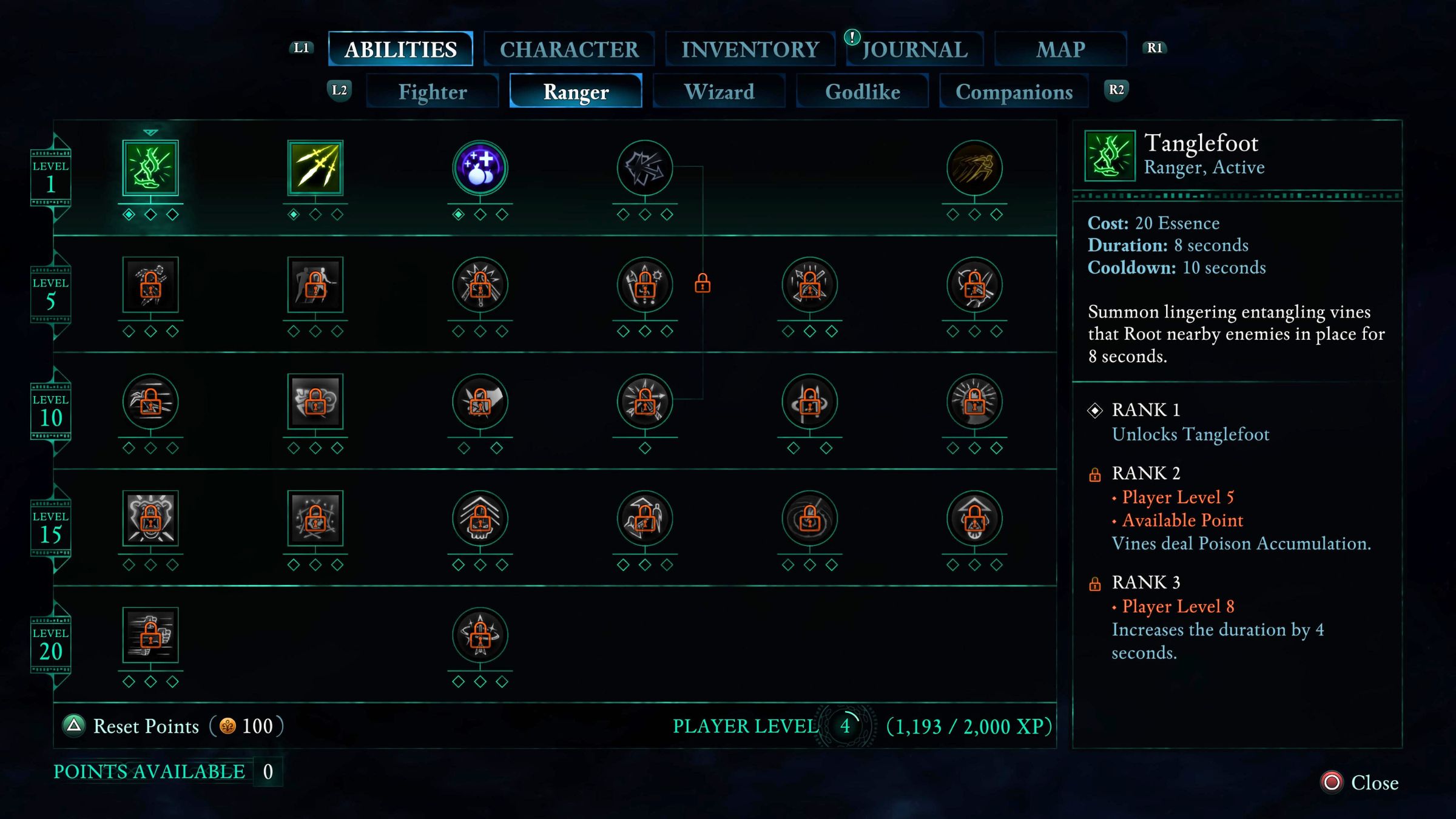1456x819 pixels.
Task: Select the Ranger ability tree tab
Action: click(x=576, y=92)
